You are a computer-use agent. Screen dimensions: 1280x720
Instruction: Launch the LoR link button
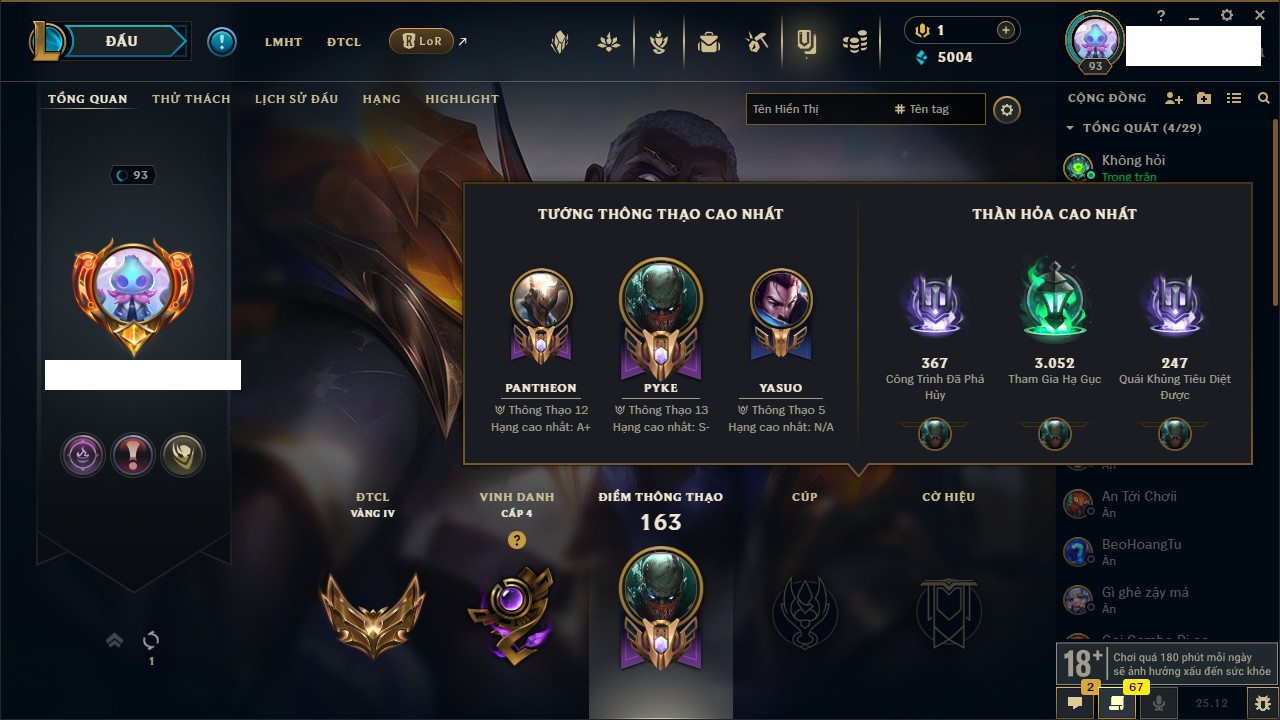pyautogui.click(x=421, y=42)
